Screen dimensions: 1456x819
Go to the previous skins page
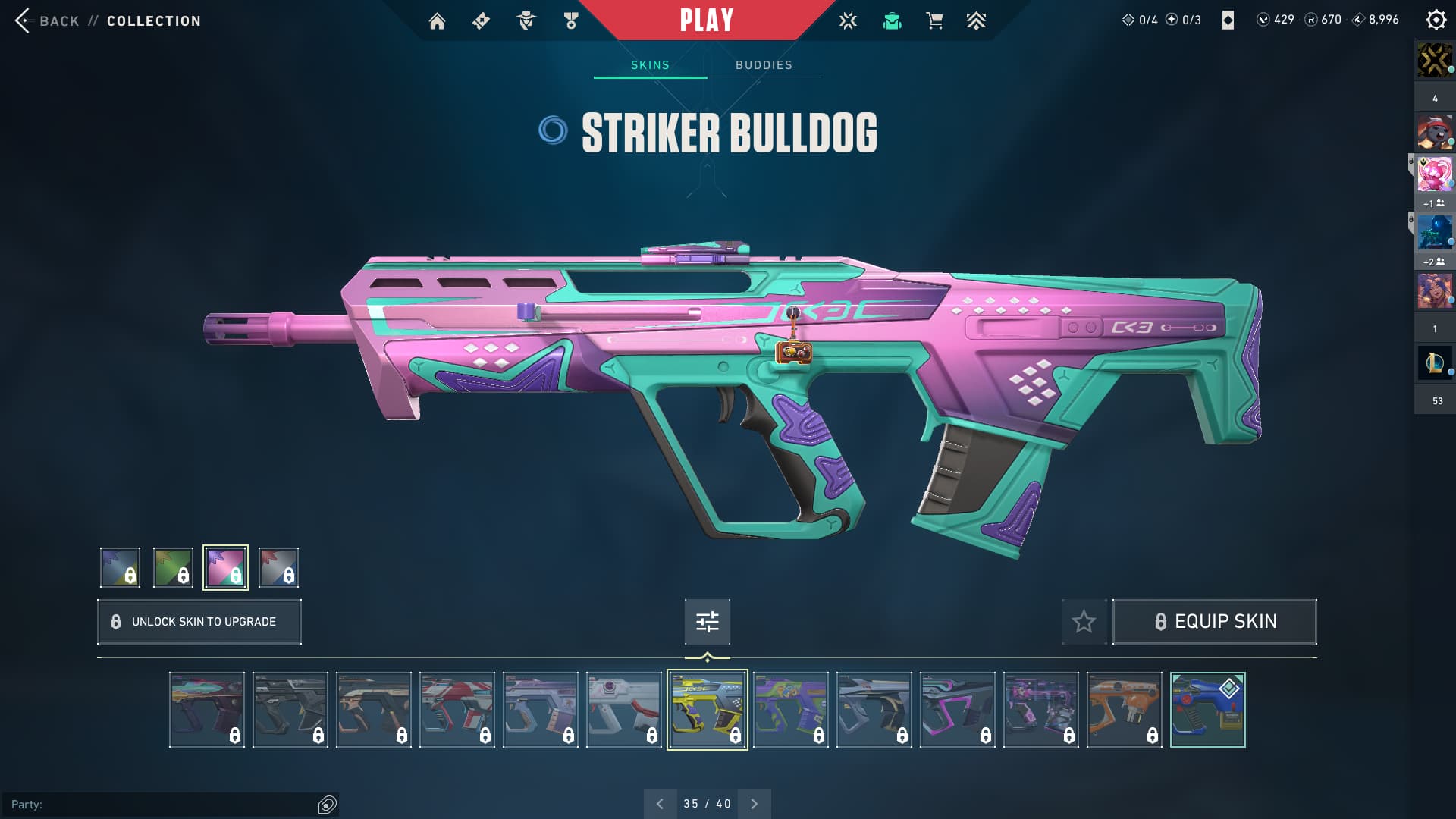[x=660, y=804]
